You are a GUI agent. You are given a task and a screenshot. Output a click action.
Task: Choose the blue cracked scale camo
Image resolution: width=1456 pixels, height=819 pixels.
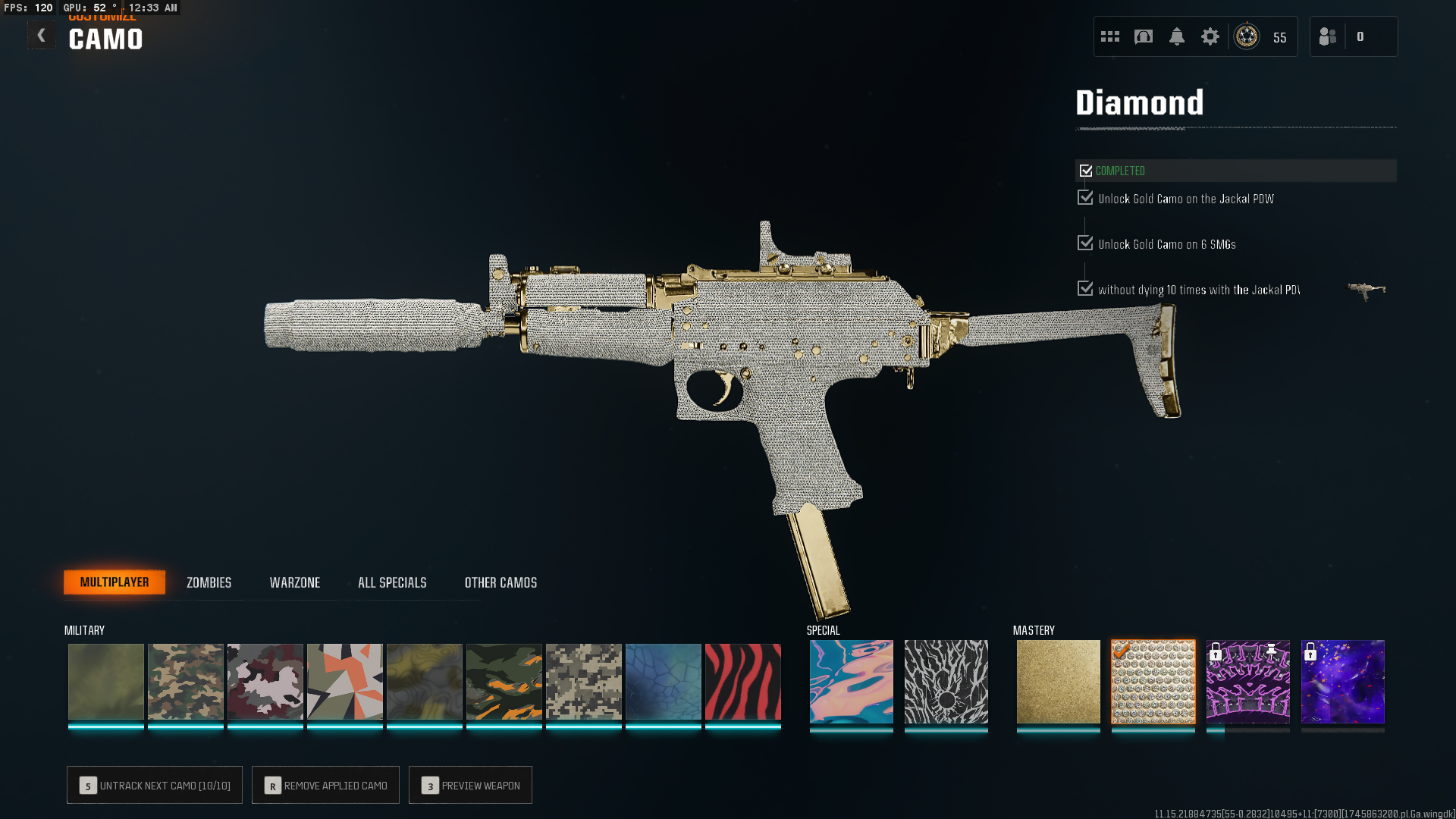click(664, 681)
